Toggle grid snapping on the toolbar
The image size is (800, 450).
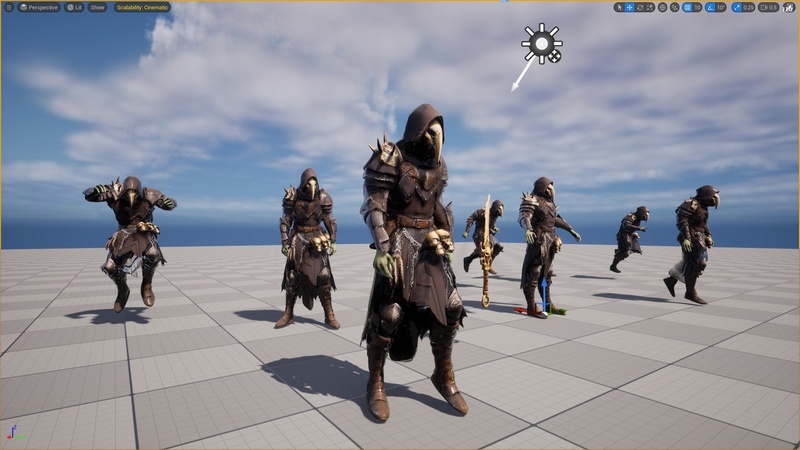[688, 7]
